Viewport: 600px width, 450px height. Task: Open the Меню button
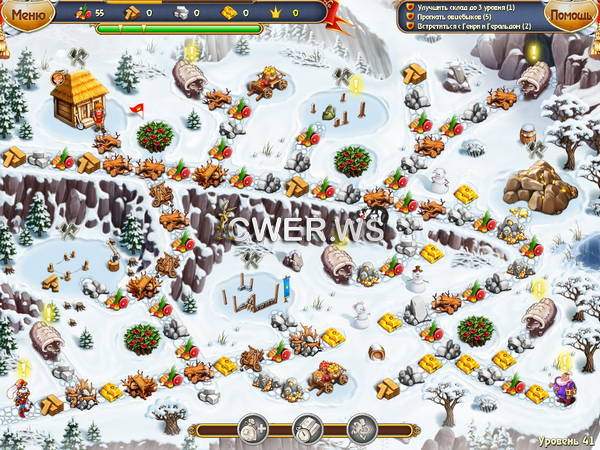point(30,13)
